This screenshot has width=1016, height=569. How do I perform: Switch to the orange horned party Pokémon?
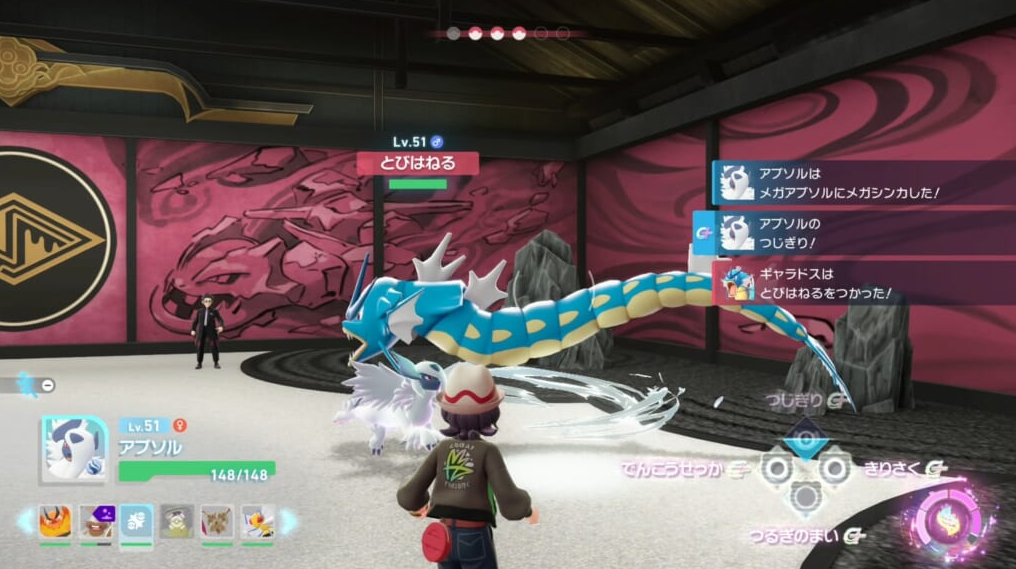(x=55, y=521)
